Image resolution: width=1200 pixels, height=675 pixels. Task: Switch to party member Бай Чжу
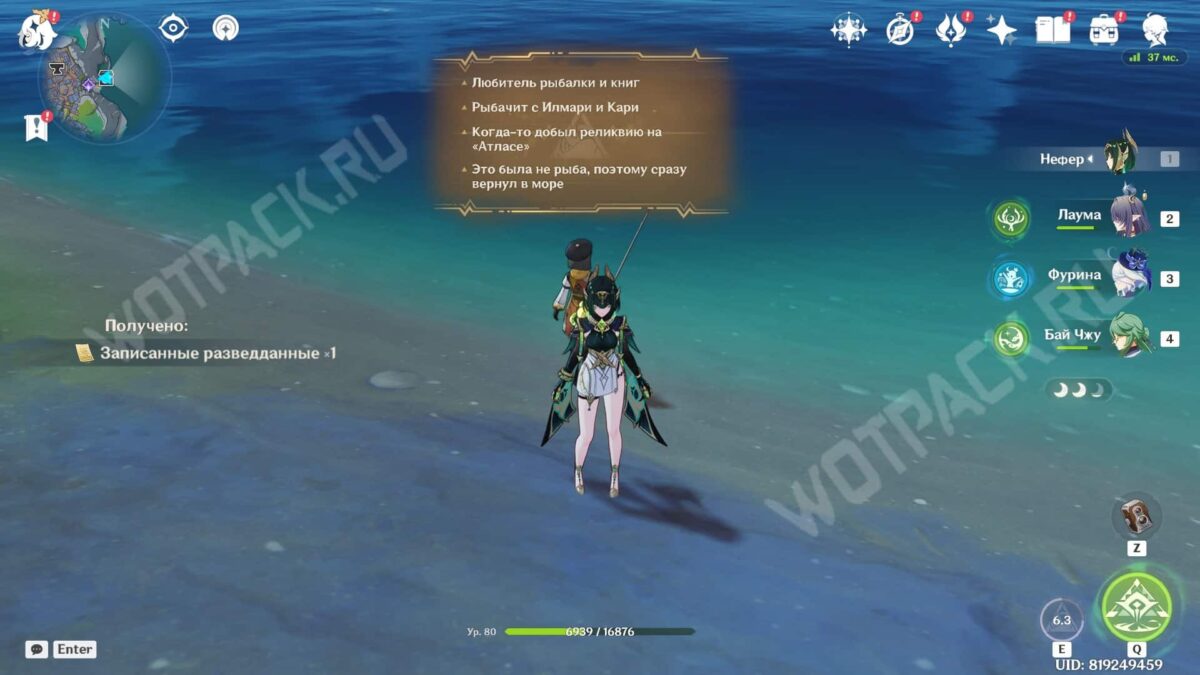click(x=1130, y=337)
